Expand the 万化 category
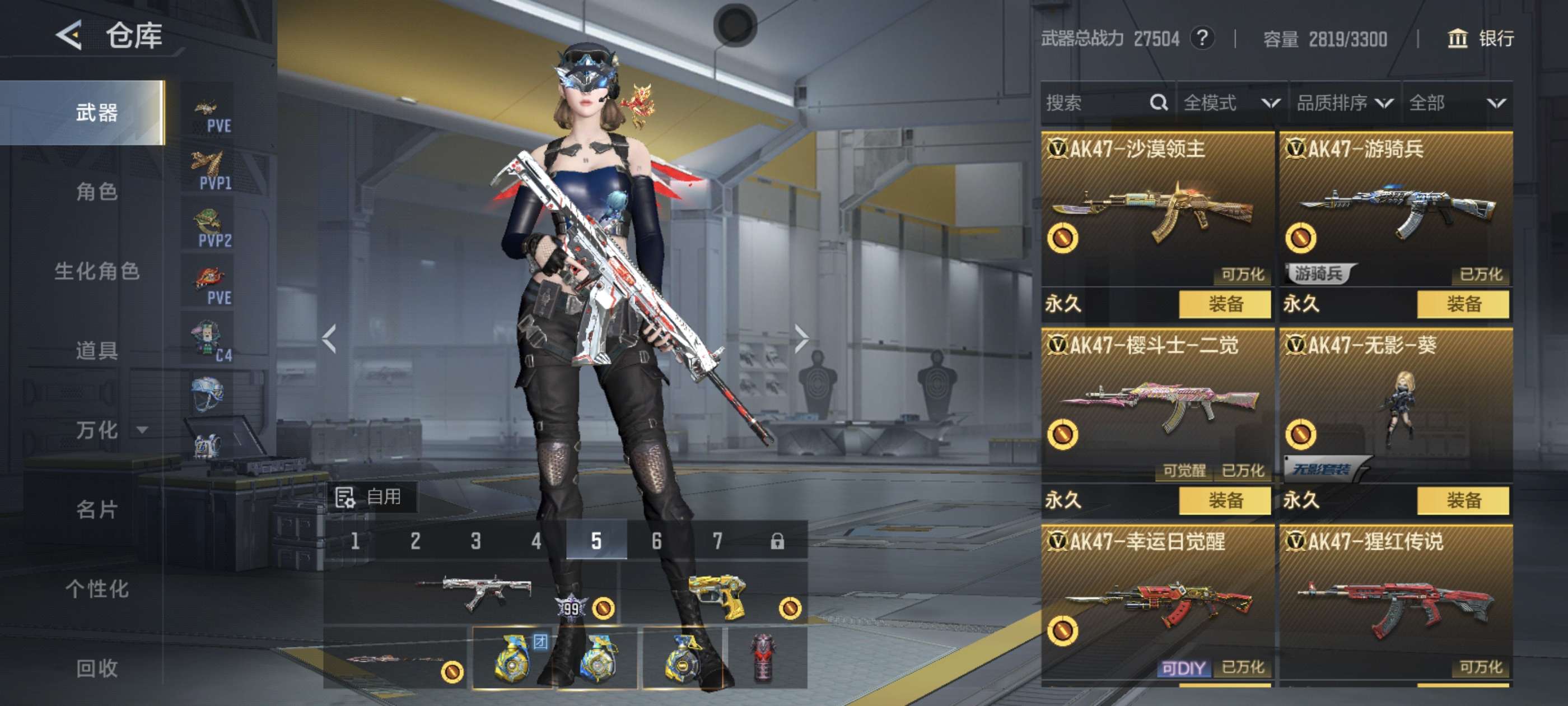Viewport: 1568px width, 706px height. (110, 430)
